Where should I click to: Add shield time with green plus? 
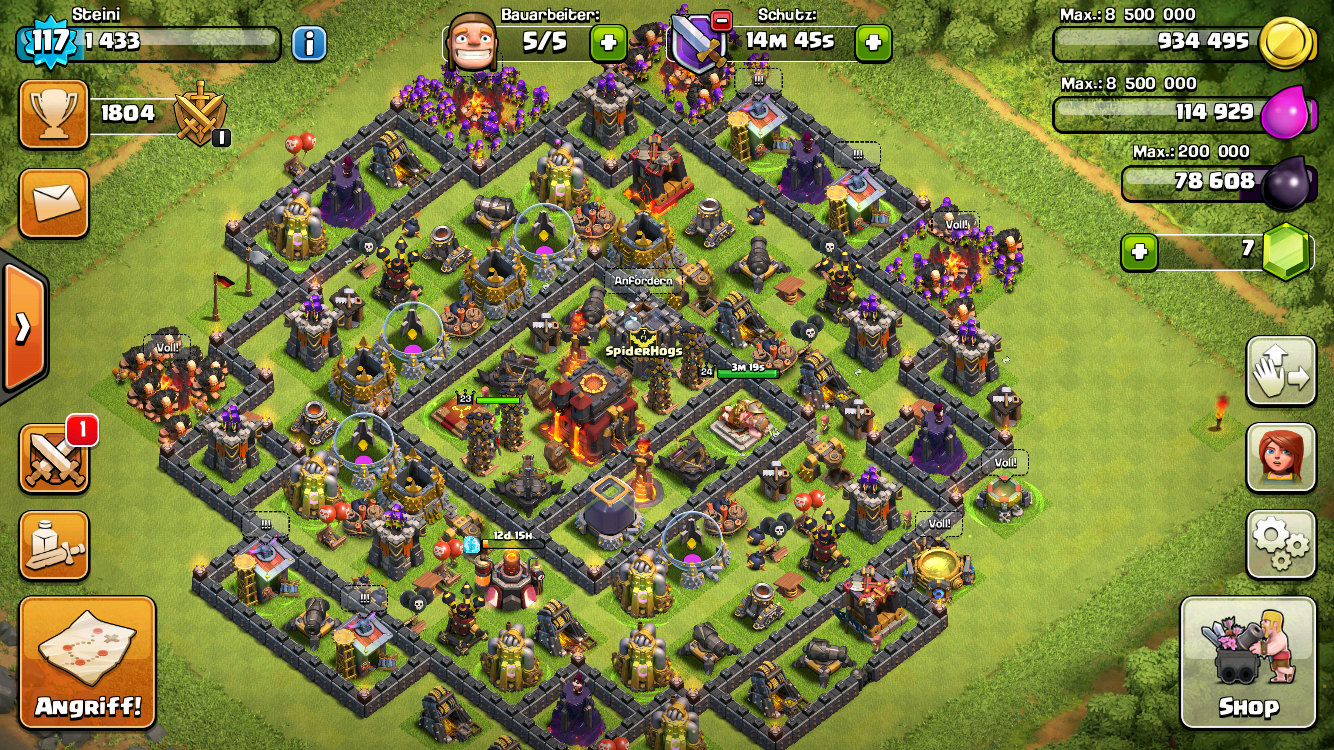point(873,43)
